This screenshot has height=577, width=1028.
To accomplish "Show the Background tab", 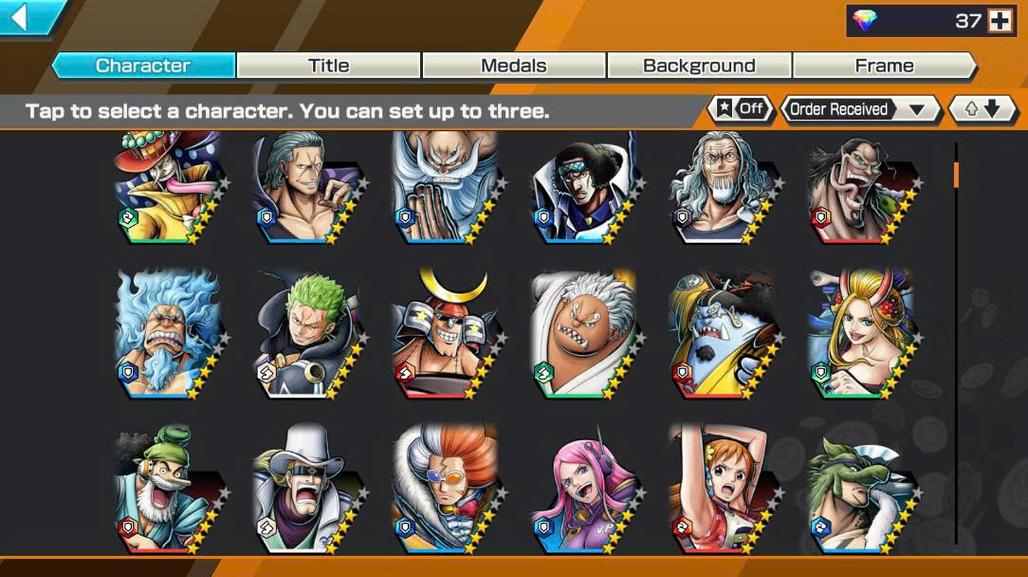I will coord(698,66).
